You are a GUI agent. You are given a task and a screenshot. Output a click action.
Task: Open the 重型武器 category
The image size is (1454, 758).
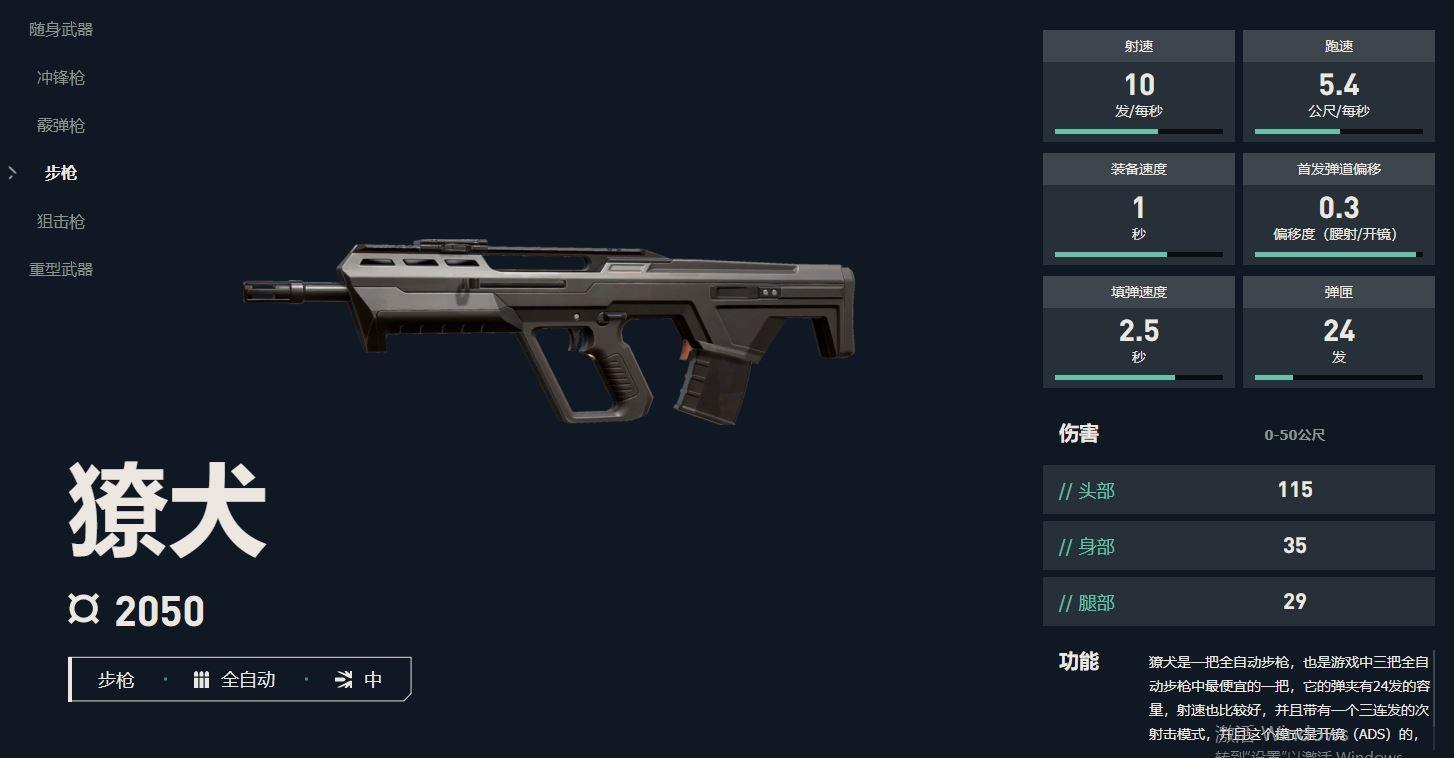coord(61,269)
